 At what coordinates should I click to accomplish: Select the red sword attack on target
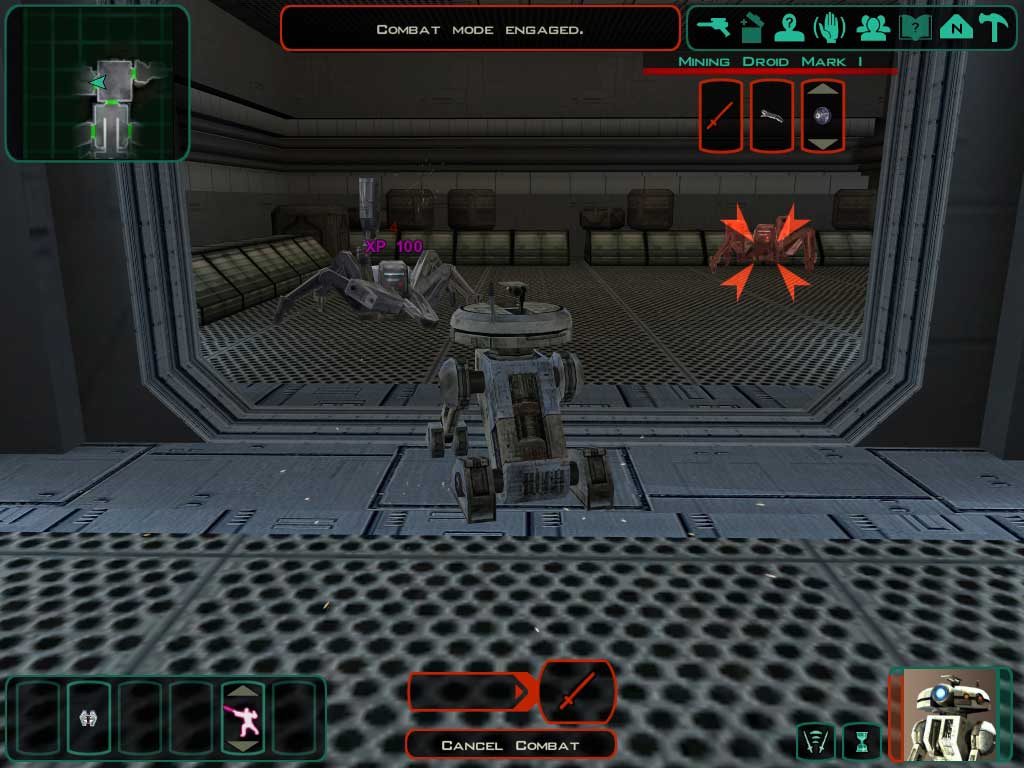[x=720, y=116]
